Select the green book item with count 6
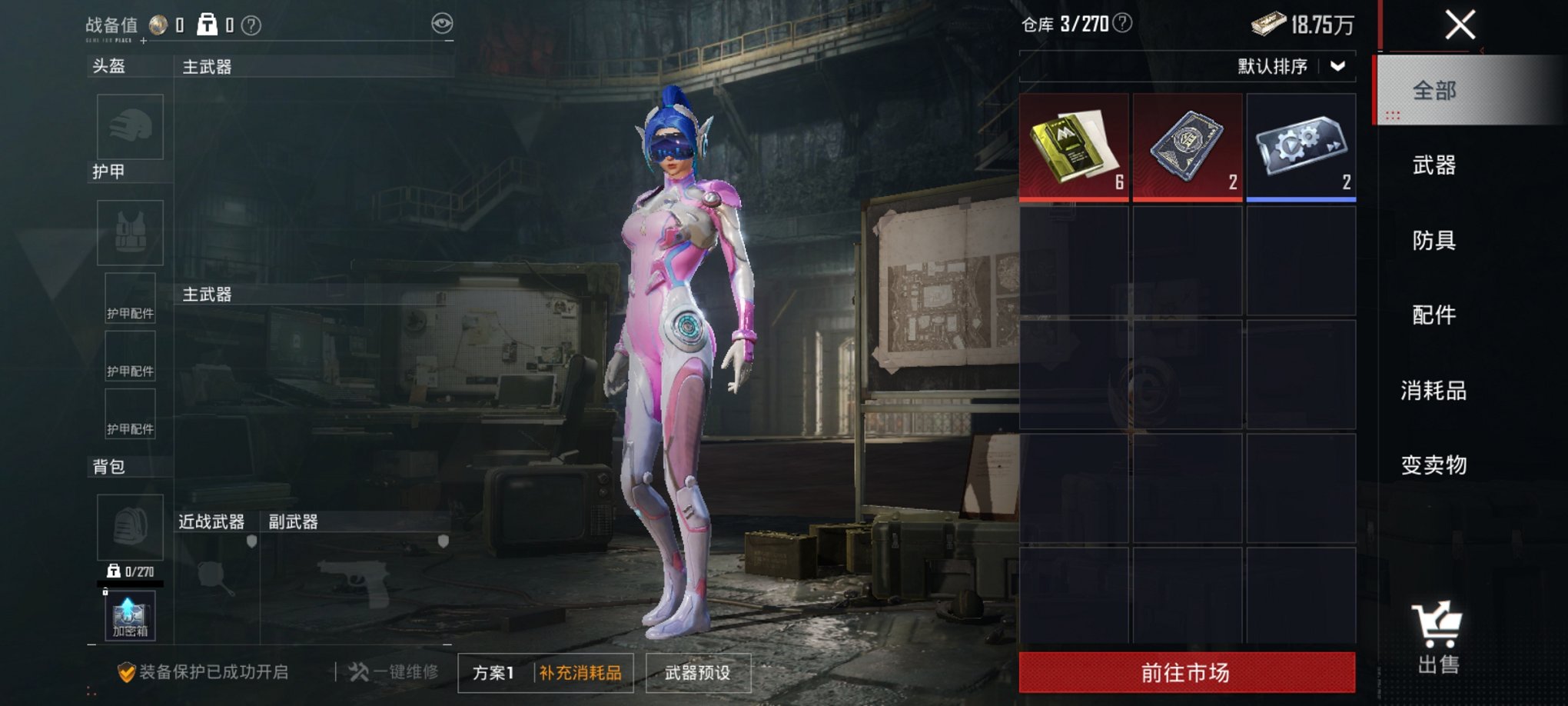 (x=1073, y=145)
